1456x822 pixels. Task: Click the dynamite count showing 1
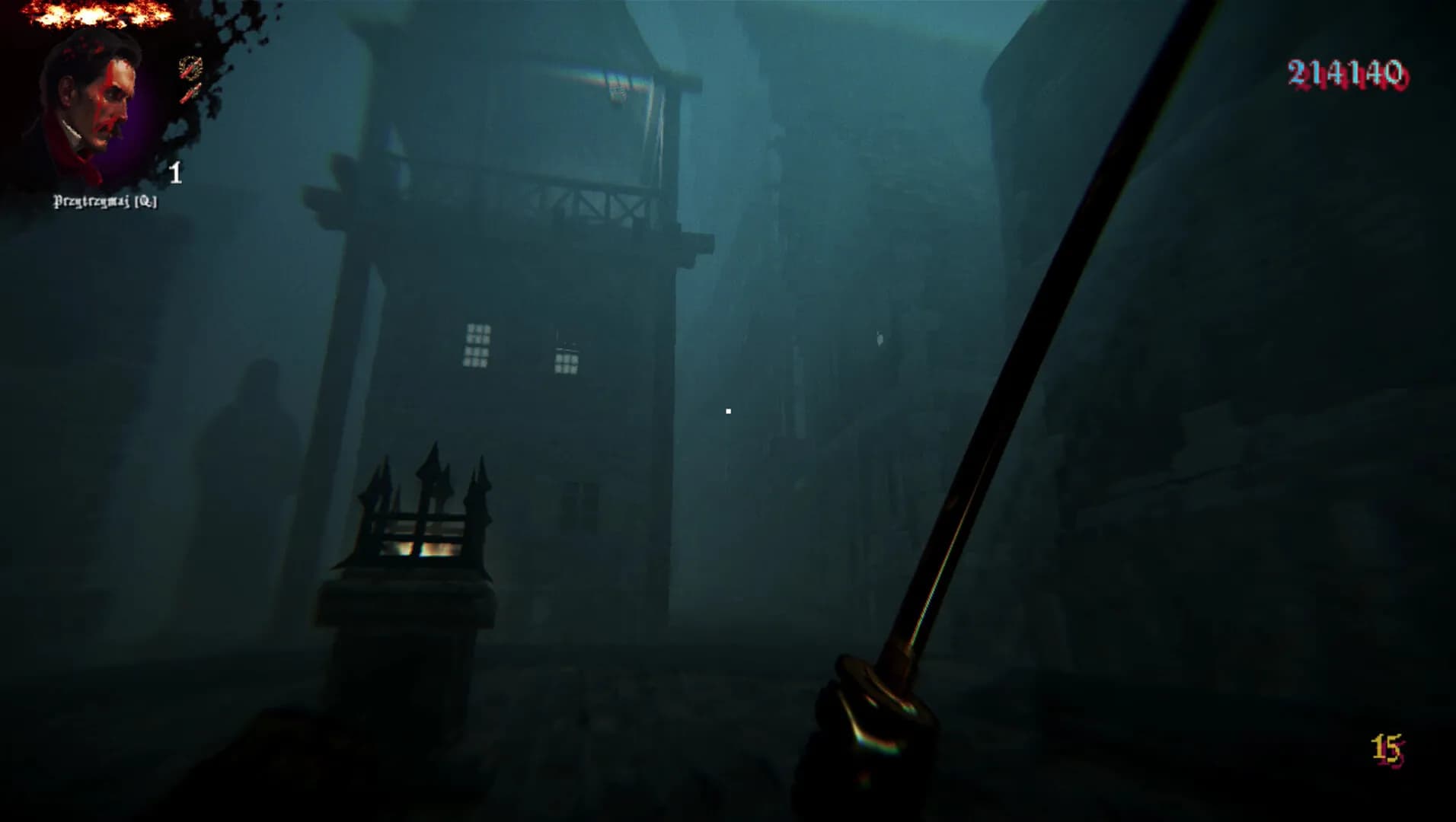[x=176, y=173]
